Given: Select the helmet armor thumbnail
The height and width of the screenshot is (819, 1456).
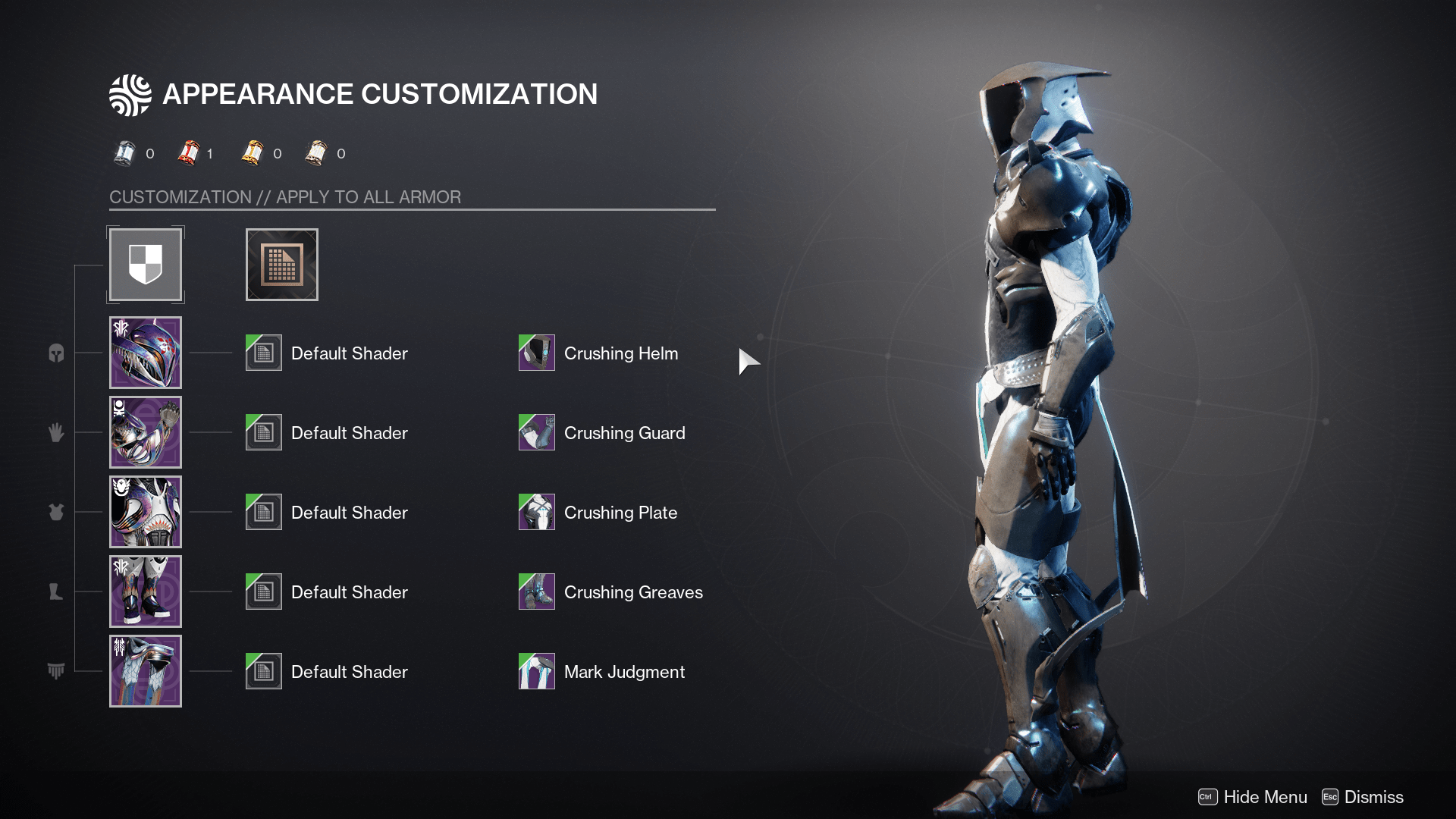Looking at the screenshot, I should (x=146, y=353).
